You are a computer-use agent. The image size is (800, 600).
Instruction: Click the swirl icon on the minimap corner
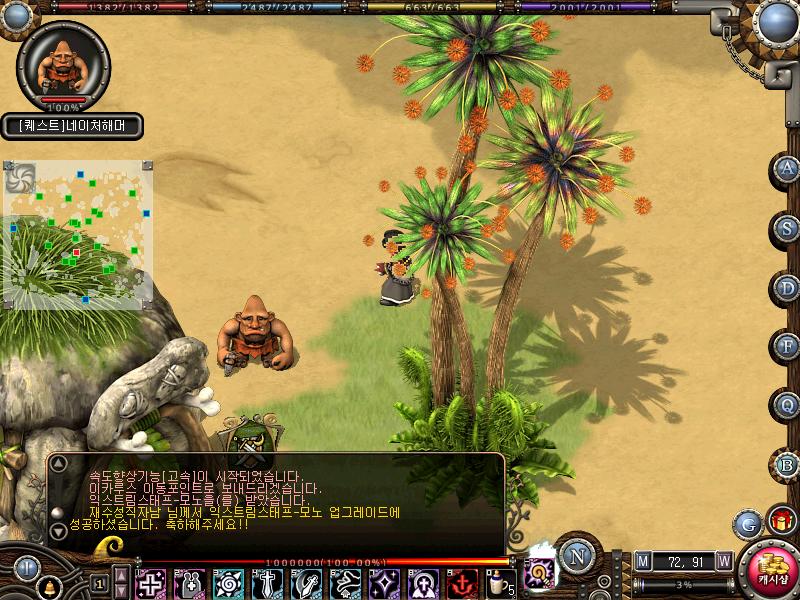[20, 178]
